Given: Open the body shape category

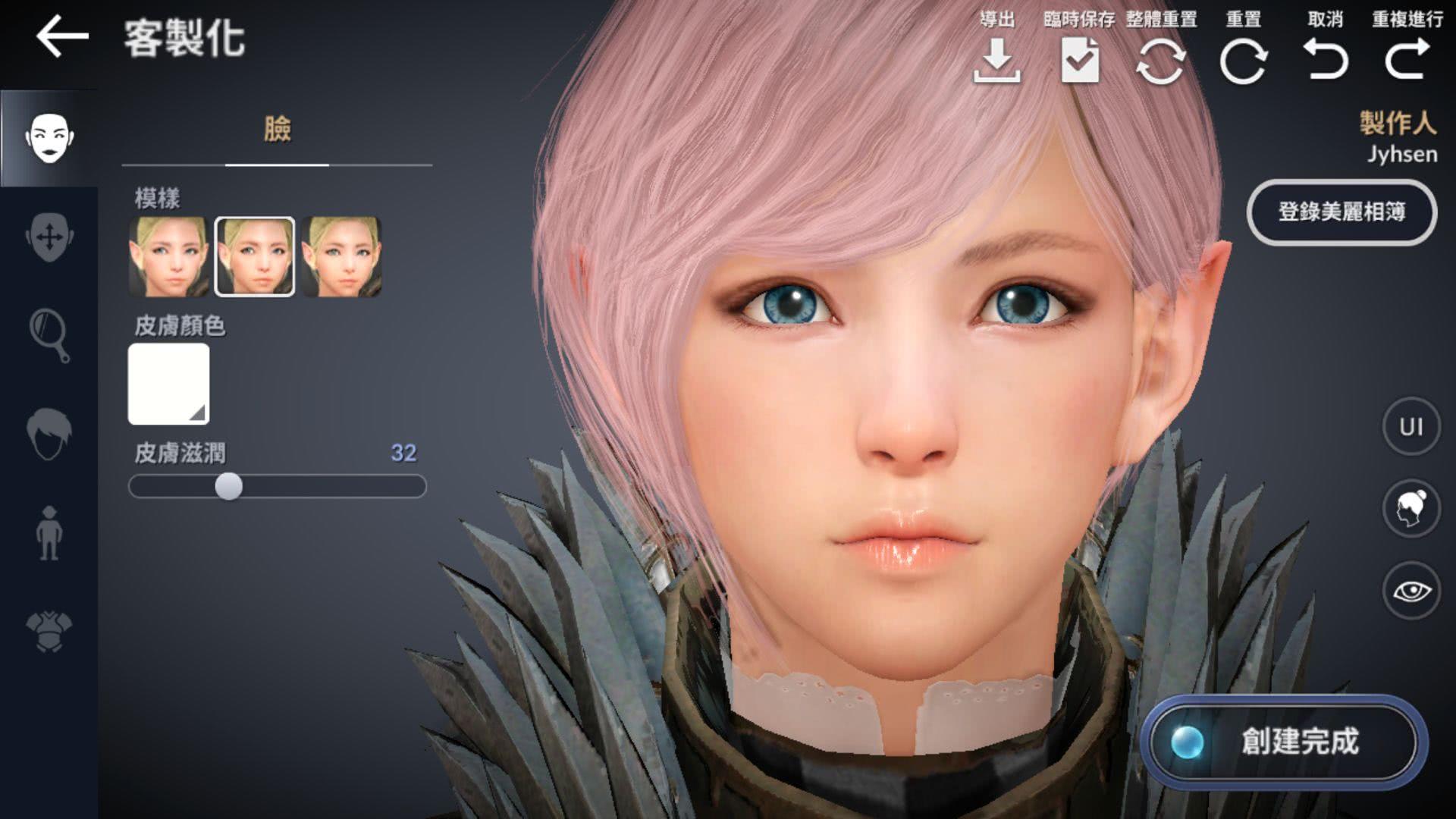Looking at the screenshot, I should [x=49, y=533].
